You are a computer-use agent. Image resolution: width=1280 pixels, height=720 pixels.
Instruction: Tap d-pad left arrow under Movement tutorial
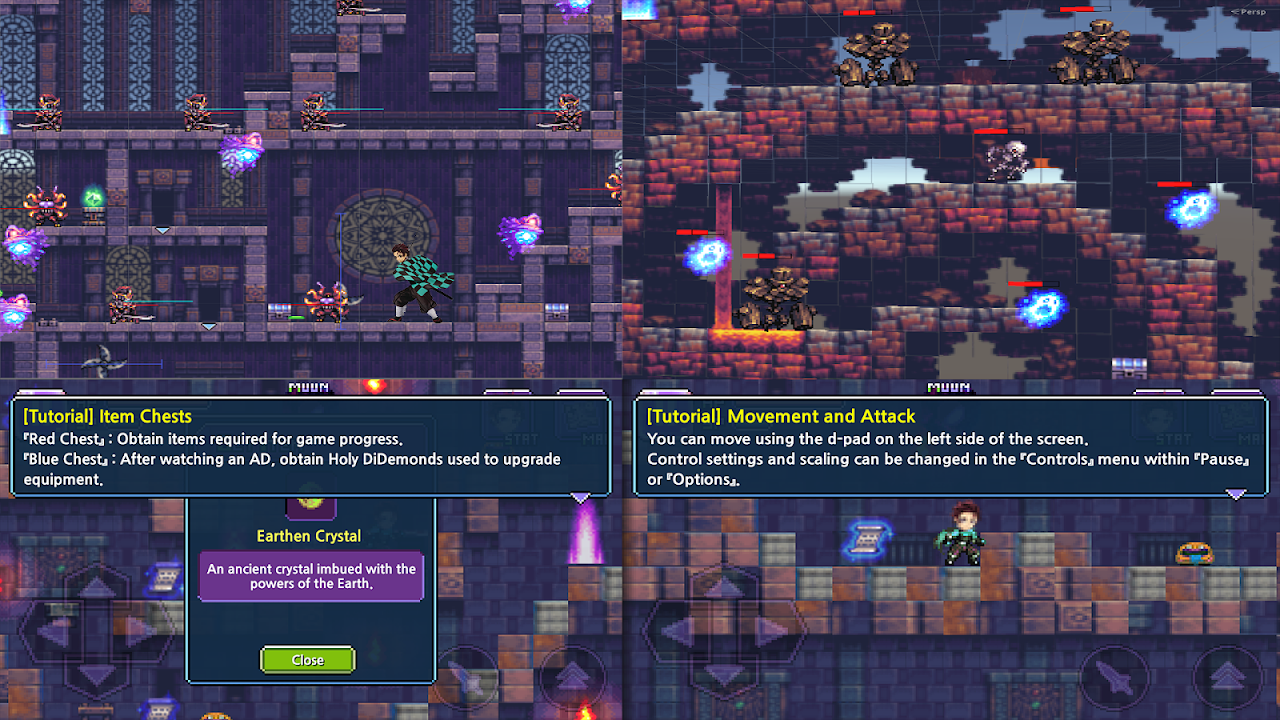coord(676,631)
